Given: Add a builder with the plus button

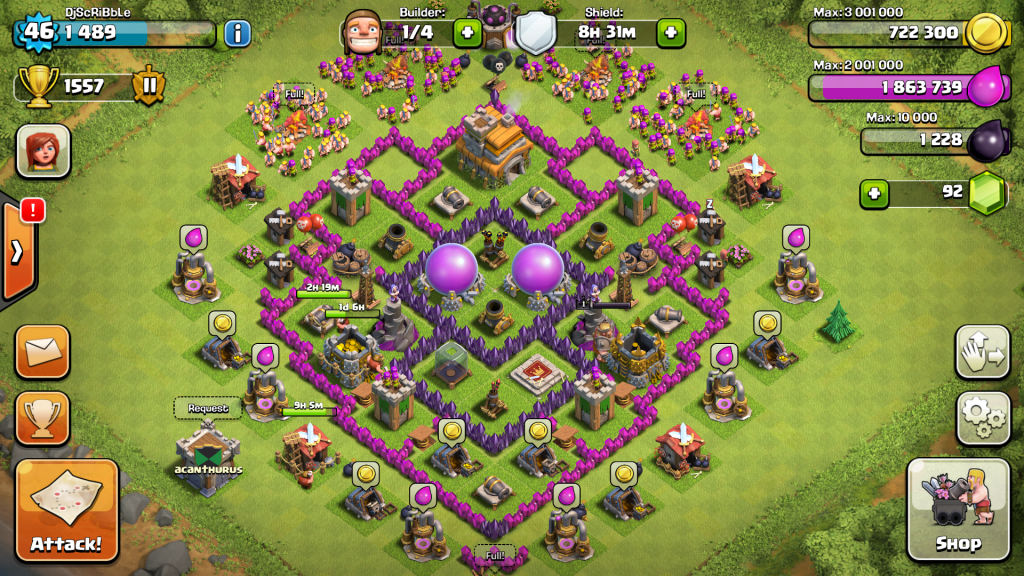Looking at the screenshot, I should click(x=468, y=33).
